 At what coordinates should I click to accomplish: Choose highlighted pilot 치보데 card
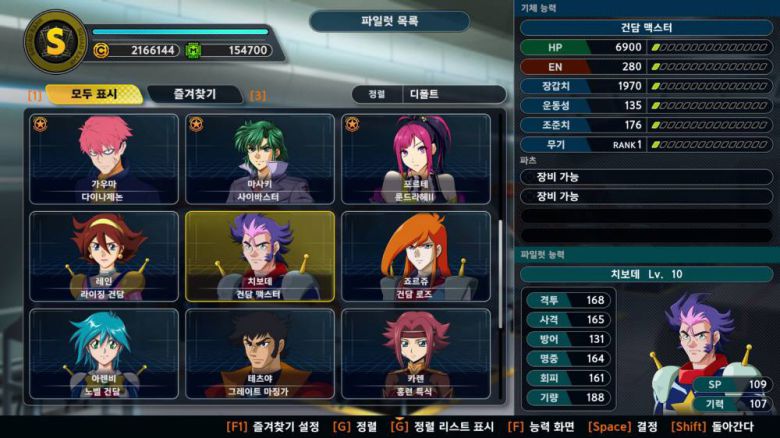[260, 257]
